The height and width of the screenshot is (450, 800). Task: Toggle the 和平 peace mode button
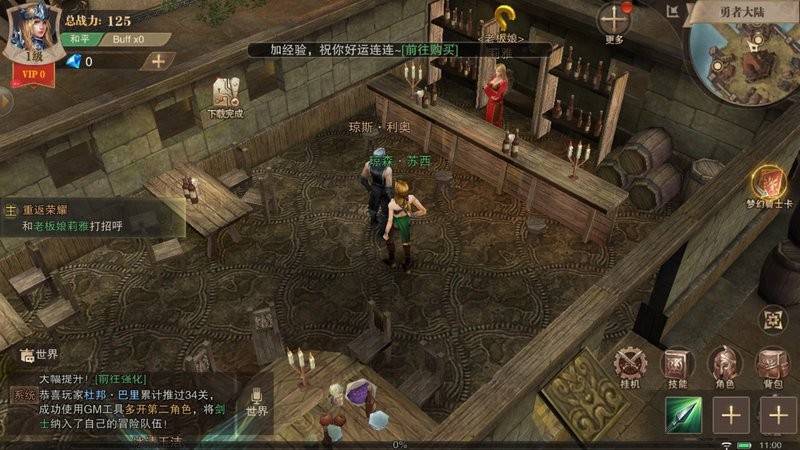tap(79, 39)
